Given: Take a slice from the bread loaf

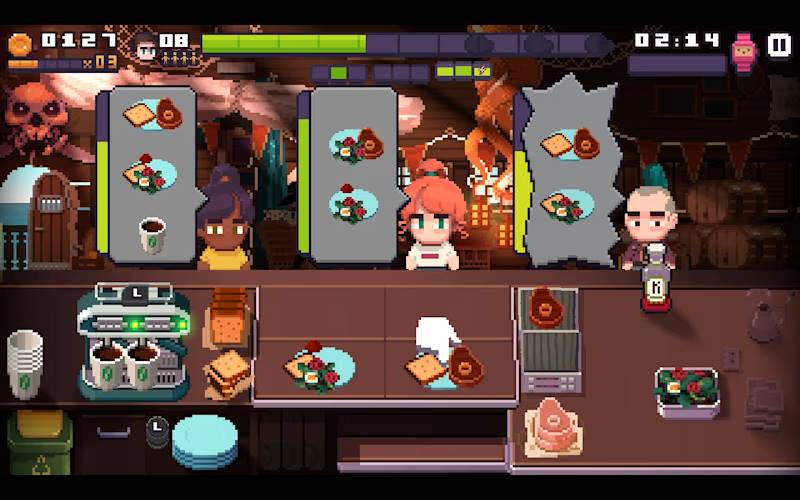Looking at the screenshot, I should [229, 317].
